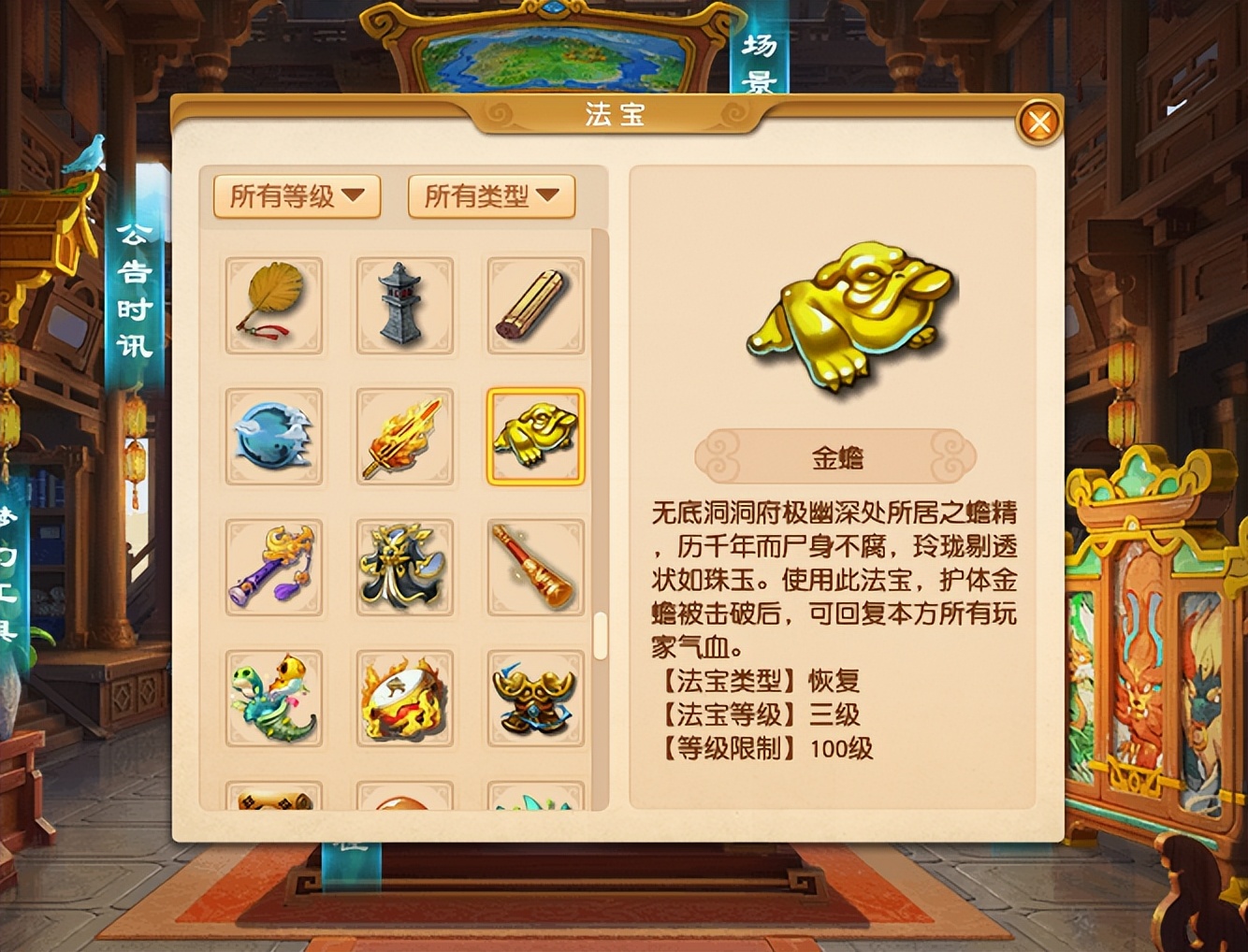
Task: View the flaming drum treasure icon
Action: coord(404,700)
